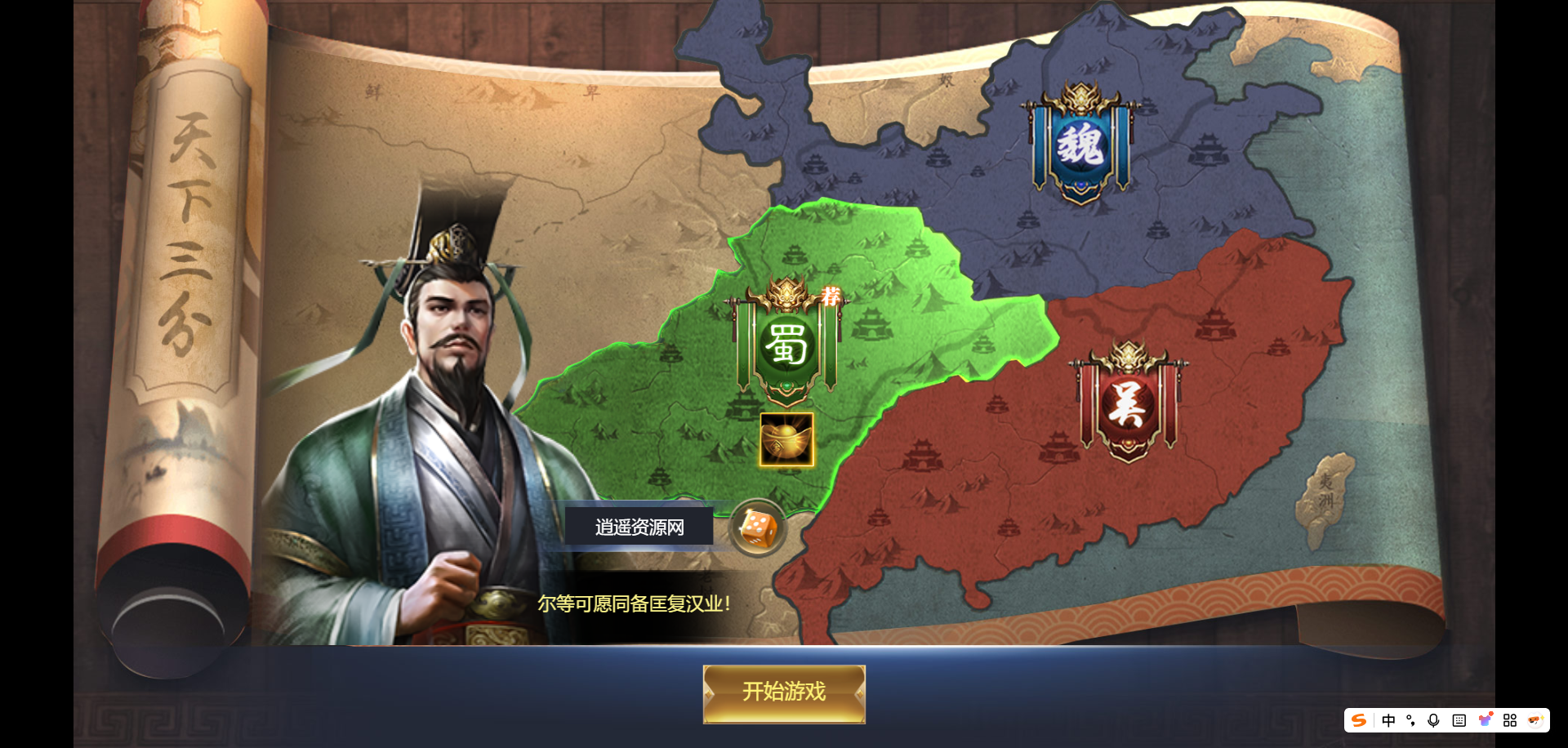This screenshot has height=748, width=1568.
Task: Open the virtual keyboard from the tray
Action: point(1459,720)
